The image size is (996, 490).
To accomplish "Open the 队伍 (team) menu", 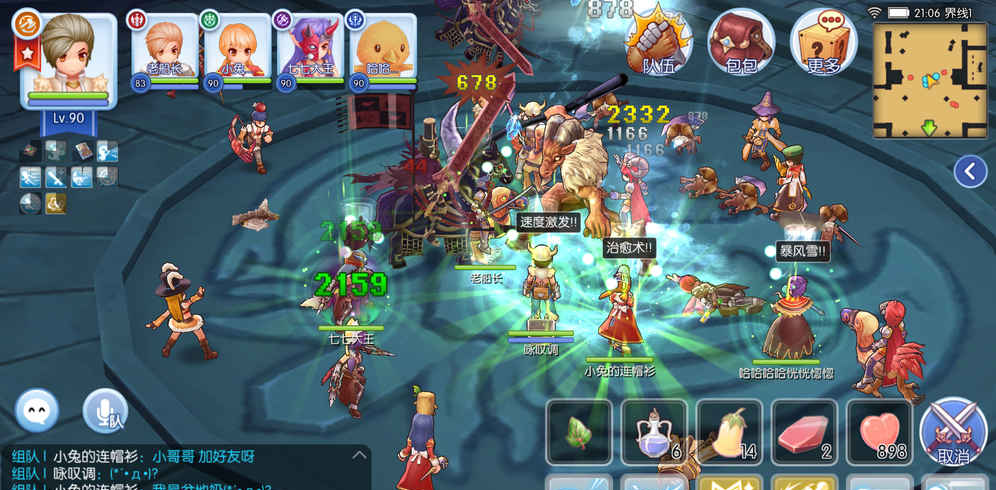I will point(659,42).
